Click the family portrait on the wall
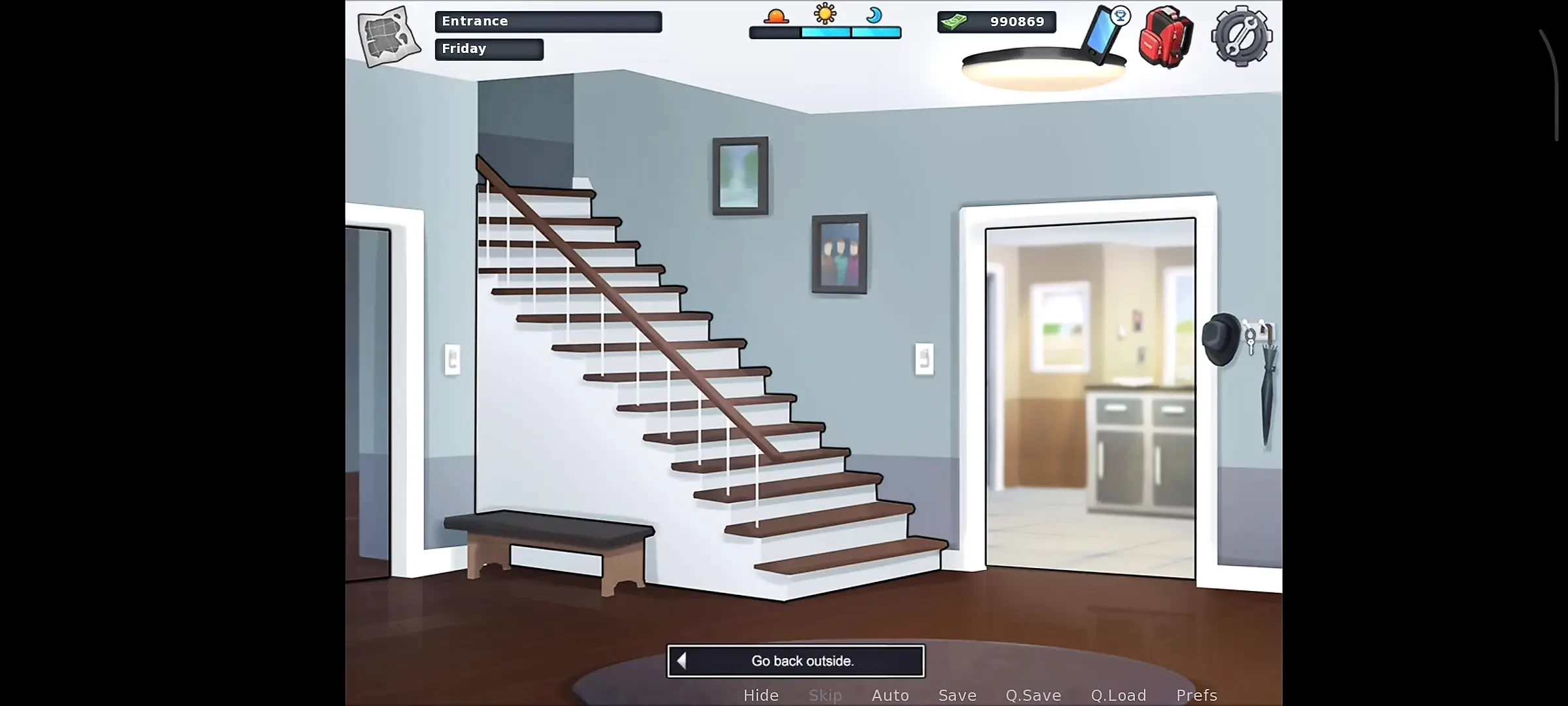The width and height of the screenshot is (1568, 706). pyautogui.click(x=840, y=254)
